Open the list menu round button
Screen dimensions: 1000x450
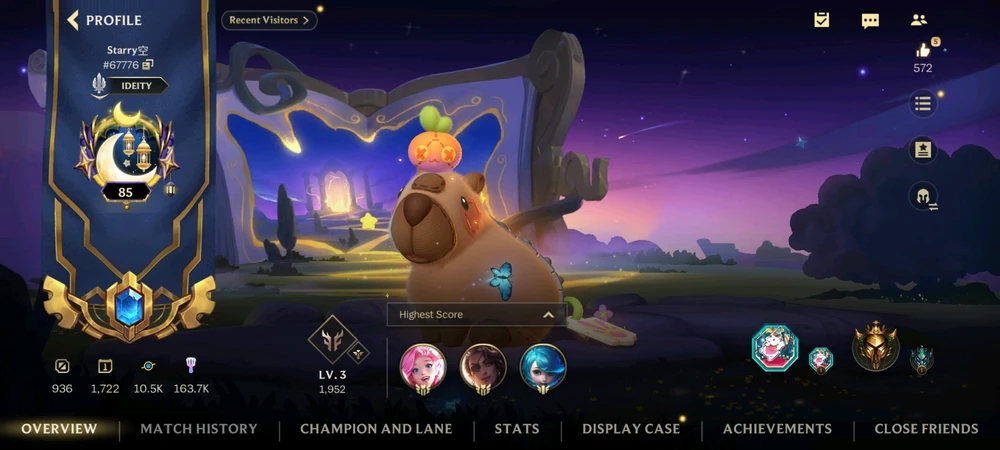923,104
